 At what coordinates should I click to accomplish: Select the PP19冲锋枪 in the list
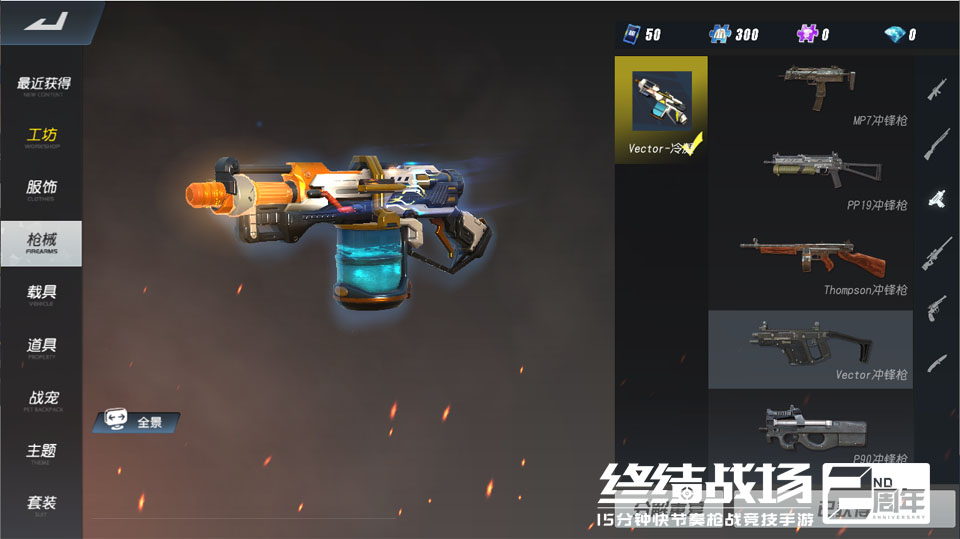[811, 180]
